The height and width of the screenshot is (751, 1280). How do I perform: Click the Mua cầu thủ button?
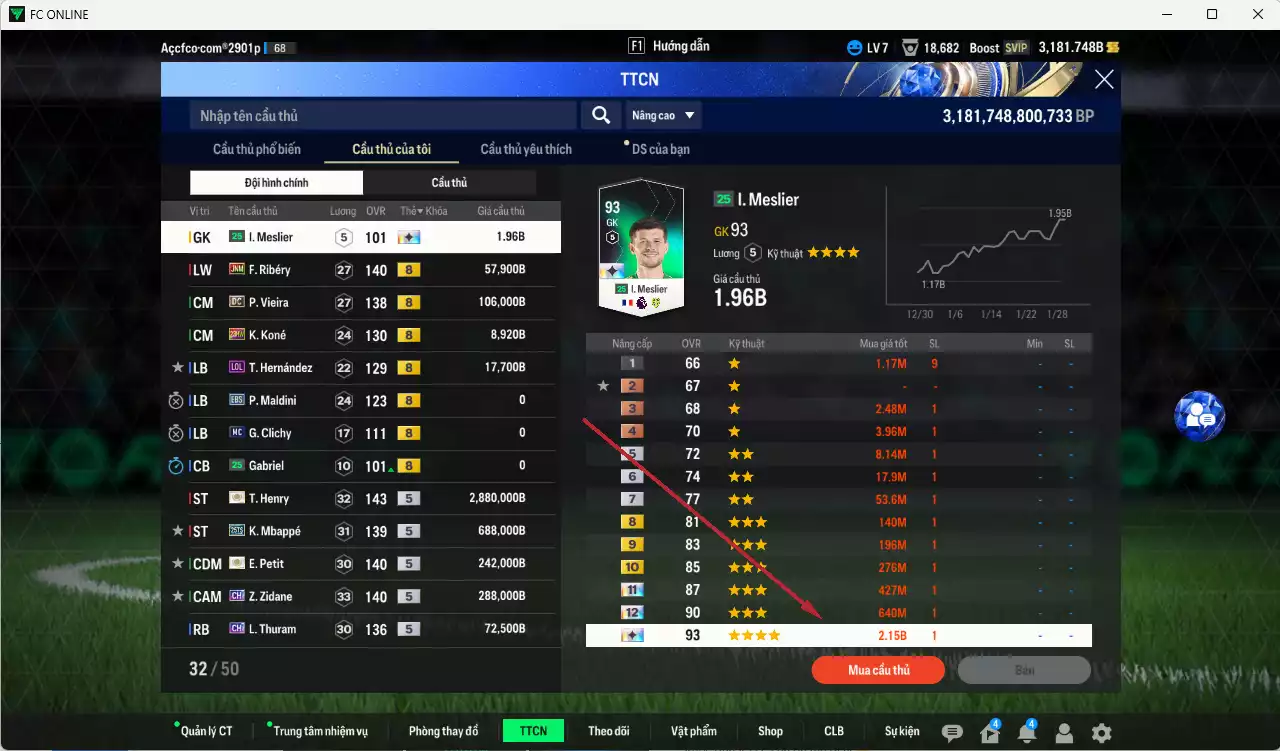(x=877, y=670)
